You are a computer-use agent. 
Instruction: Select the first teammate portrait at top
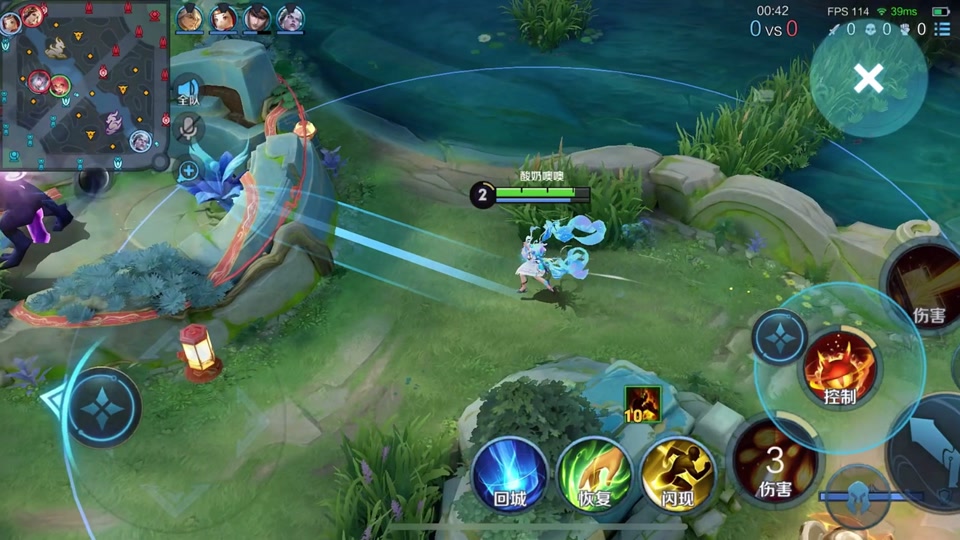190,18
